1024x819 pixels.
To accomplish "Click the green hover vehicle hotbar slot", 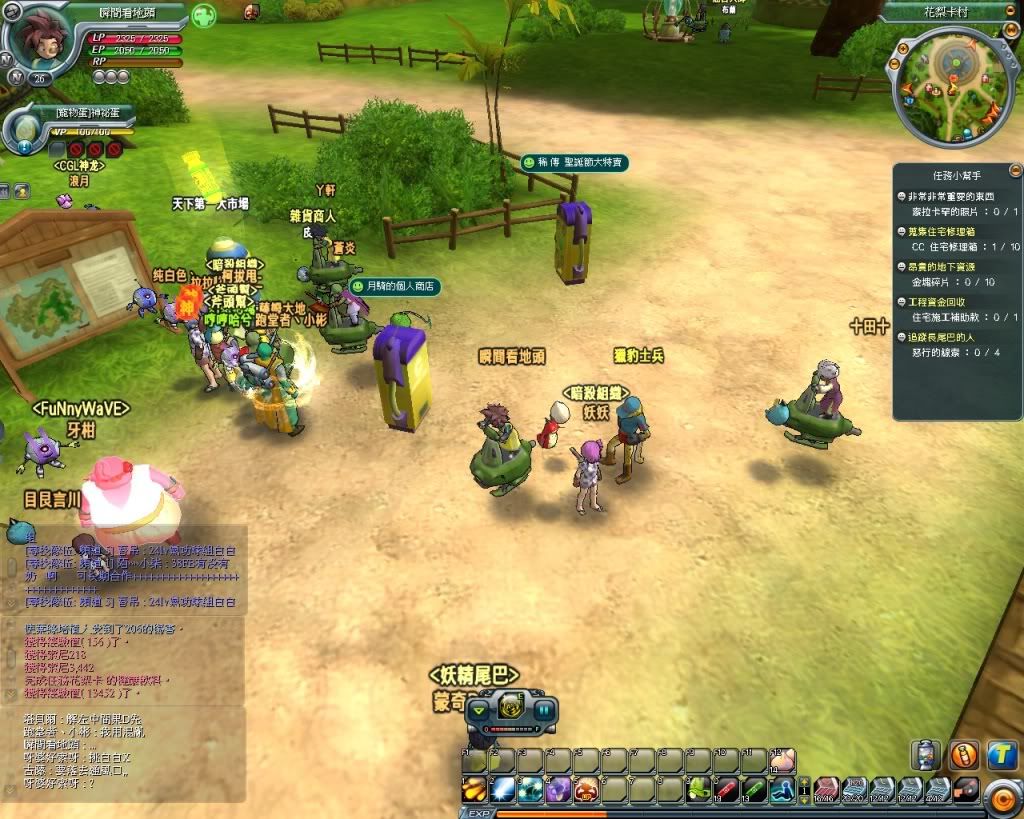I will [x=698, y=789].
